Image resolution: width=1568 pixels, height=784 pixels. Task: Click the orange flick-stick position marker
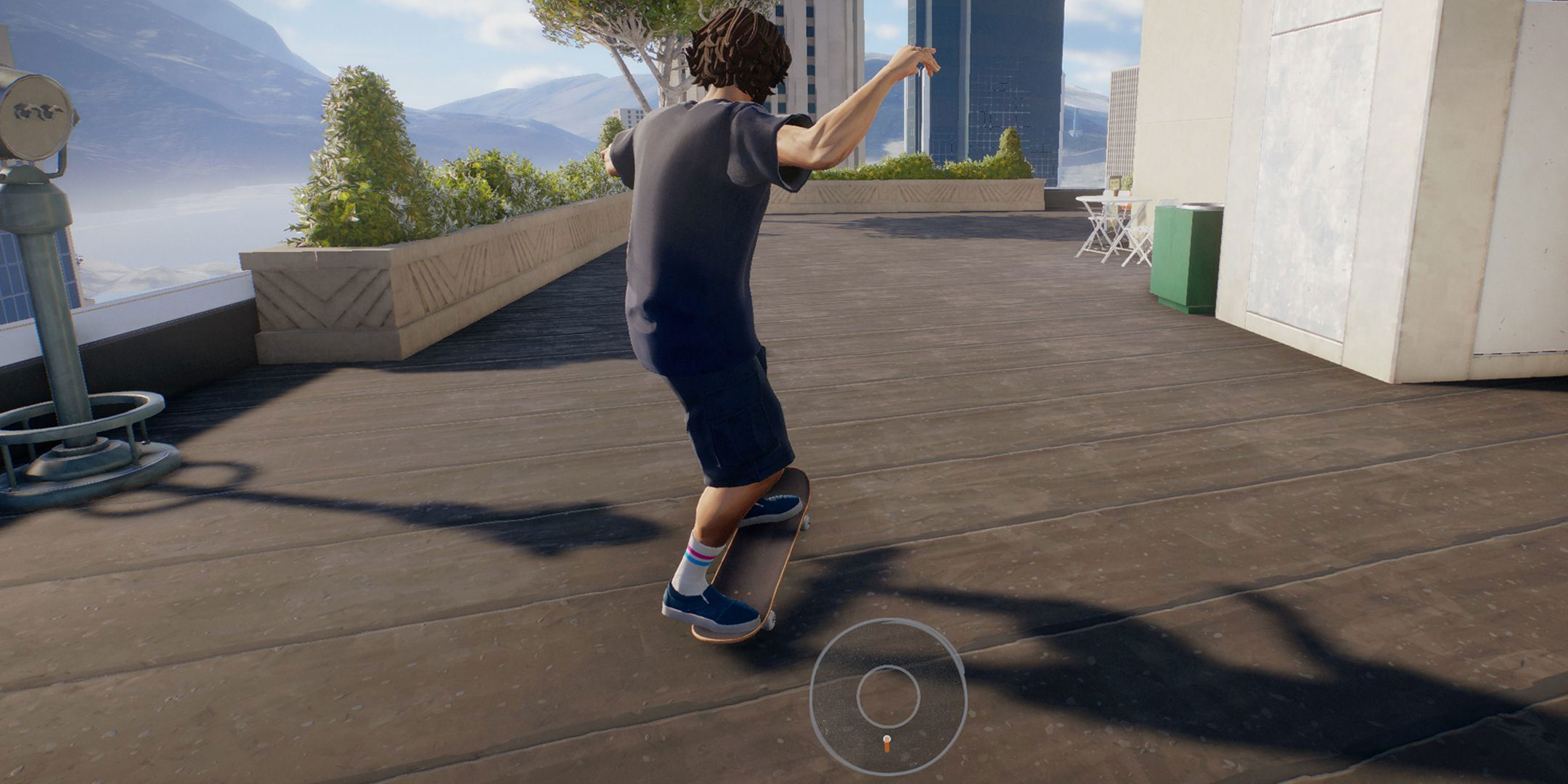tap(887, 743)
